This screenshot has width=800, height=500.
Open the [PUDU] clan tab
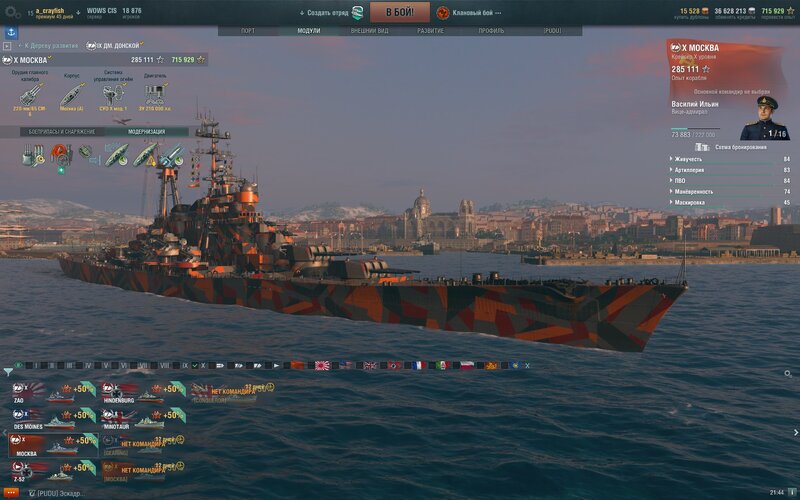[x=551, y=31]
